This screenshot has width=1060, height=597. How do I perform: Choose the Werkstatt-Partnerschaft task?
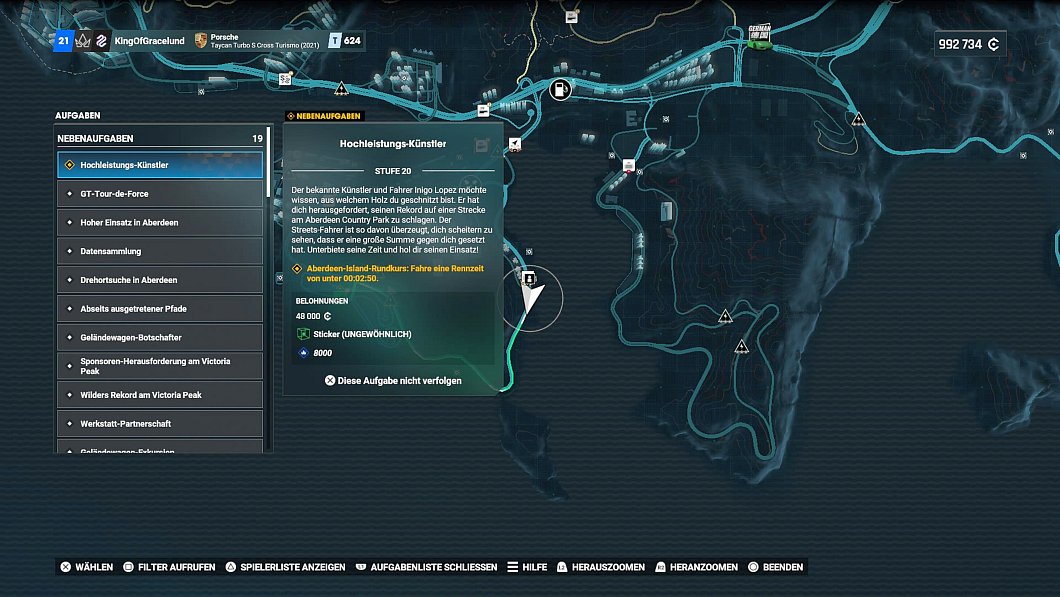160,424
